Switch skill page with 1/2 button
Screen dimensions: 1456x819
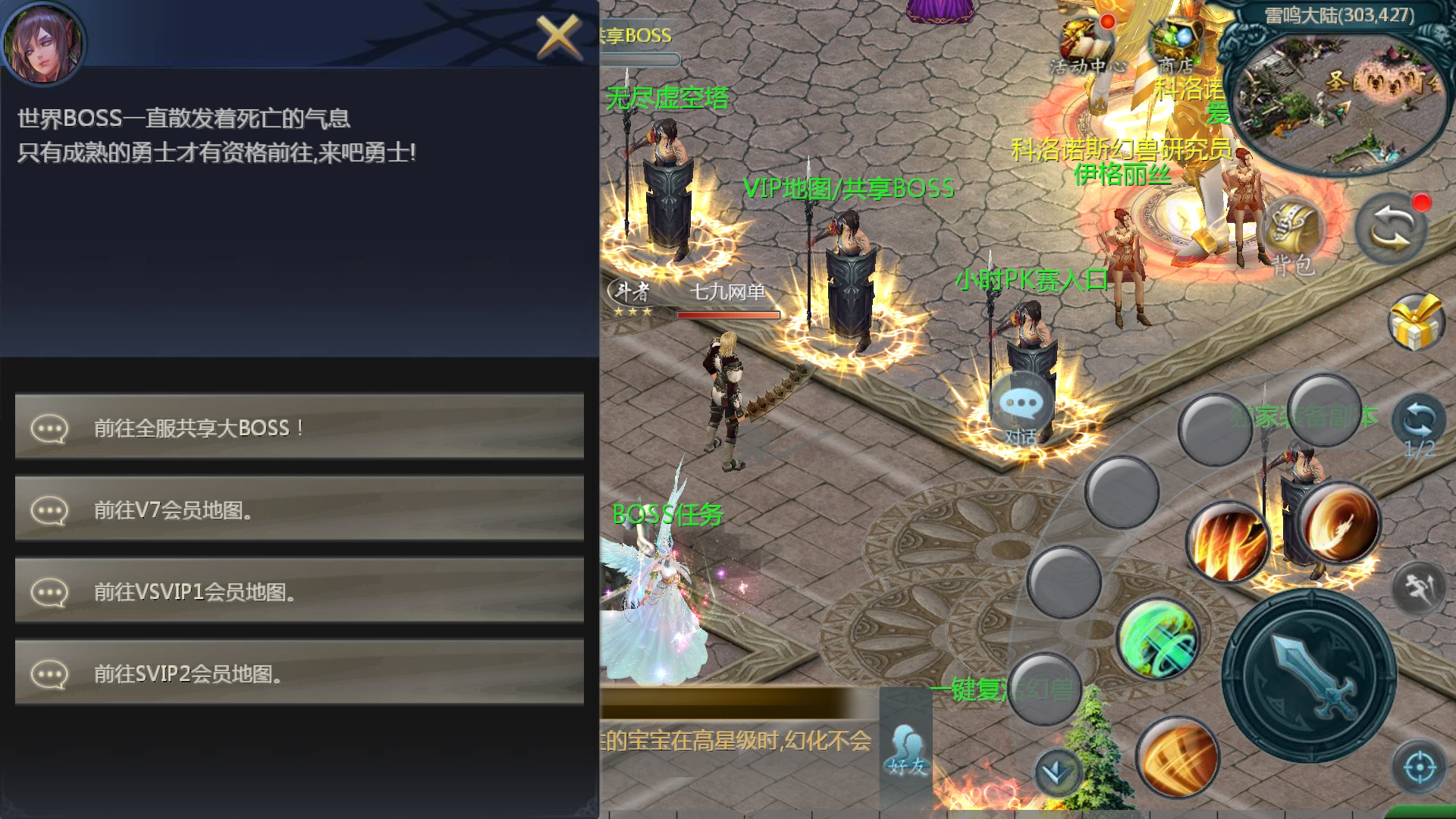pos(1419,425)
